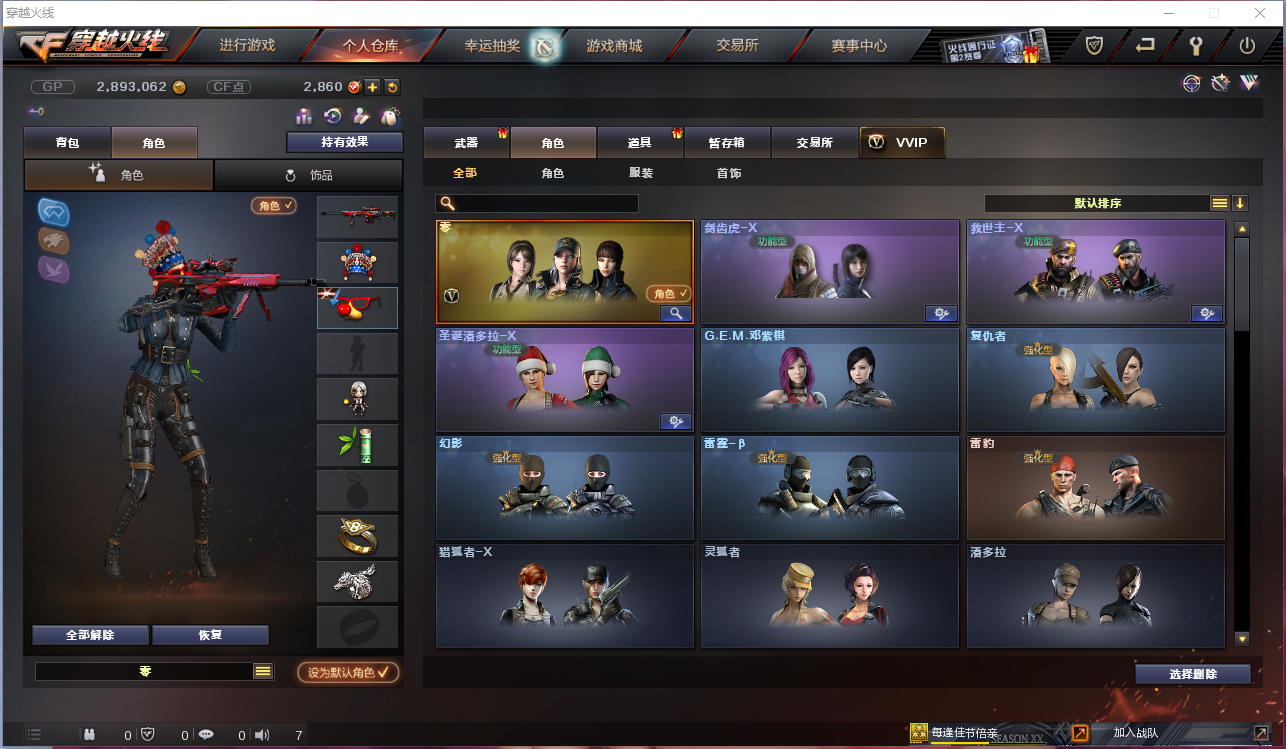
Task: Click the shield icon near the power button
Action: pos(1093,45)
